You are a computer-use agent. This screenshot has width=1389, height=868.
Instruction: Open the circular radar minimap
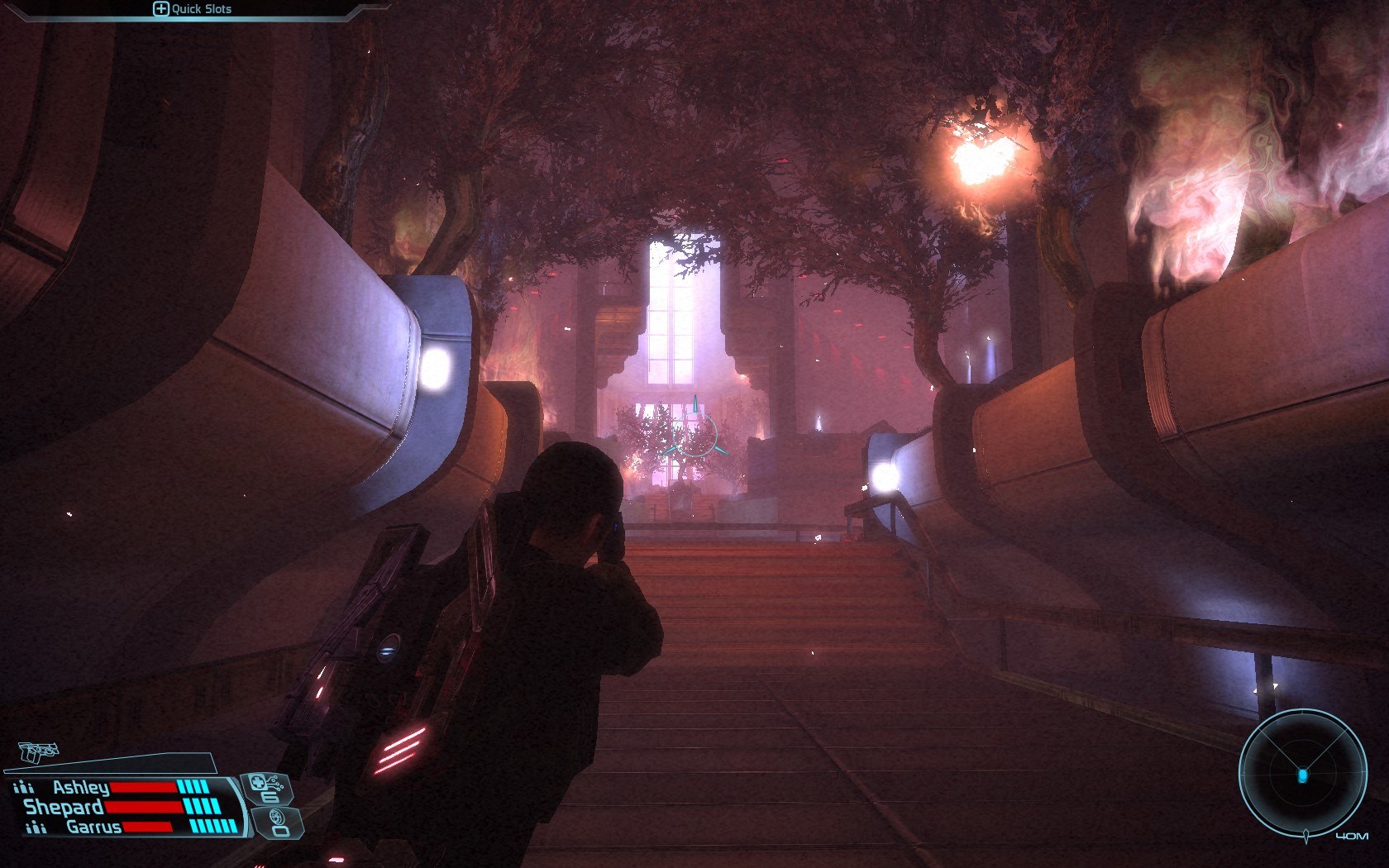click(x=1301, y=774)
